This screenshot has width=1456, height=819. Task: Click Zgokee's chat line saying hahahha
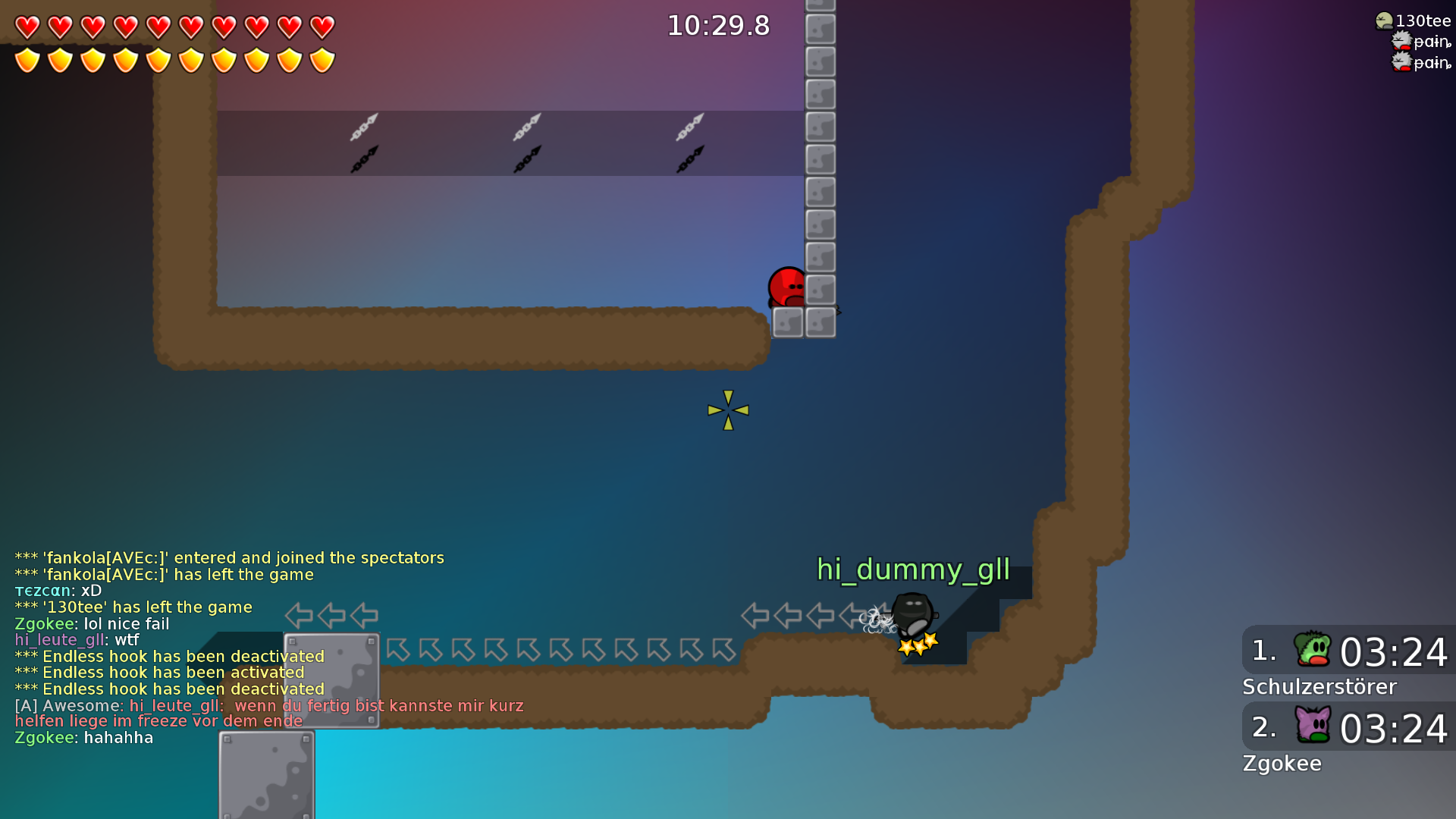tap(83, 737)
